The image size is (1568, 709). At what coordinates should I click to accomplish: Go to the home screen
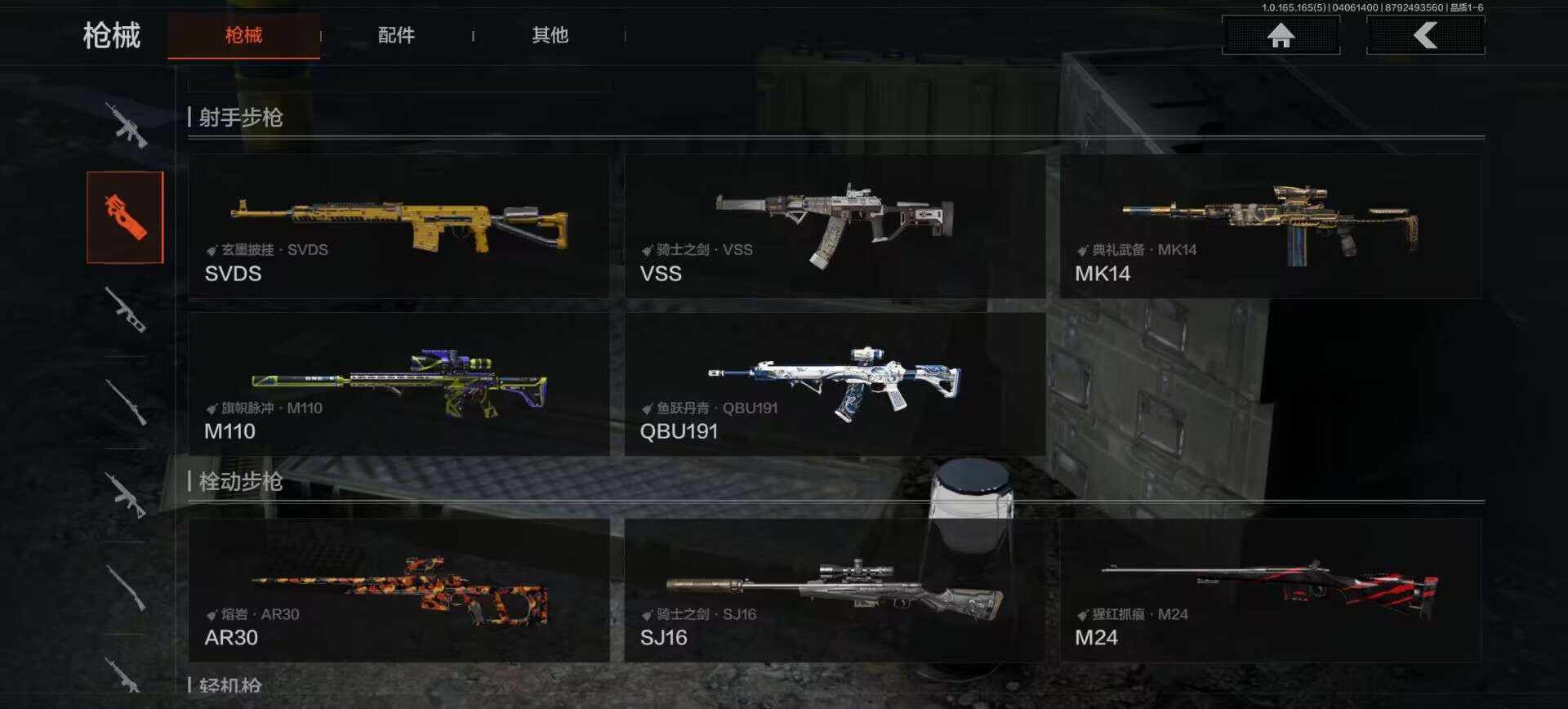tap(1281, 35)
